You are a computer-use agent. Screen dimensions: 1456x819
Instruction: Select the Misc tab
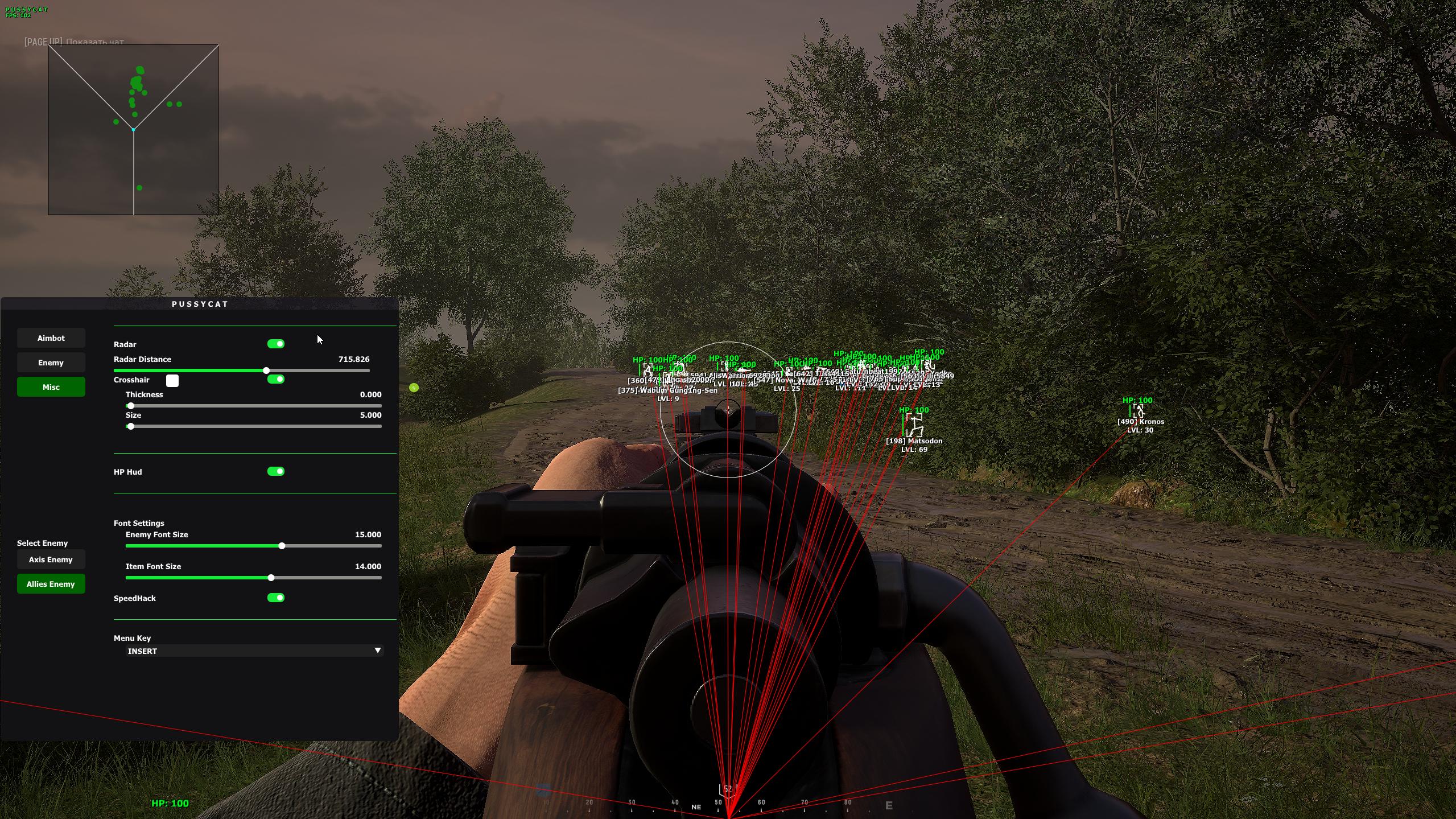click(x=51, y=387)
